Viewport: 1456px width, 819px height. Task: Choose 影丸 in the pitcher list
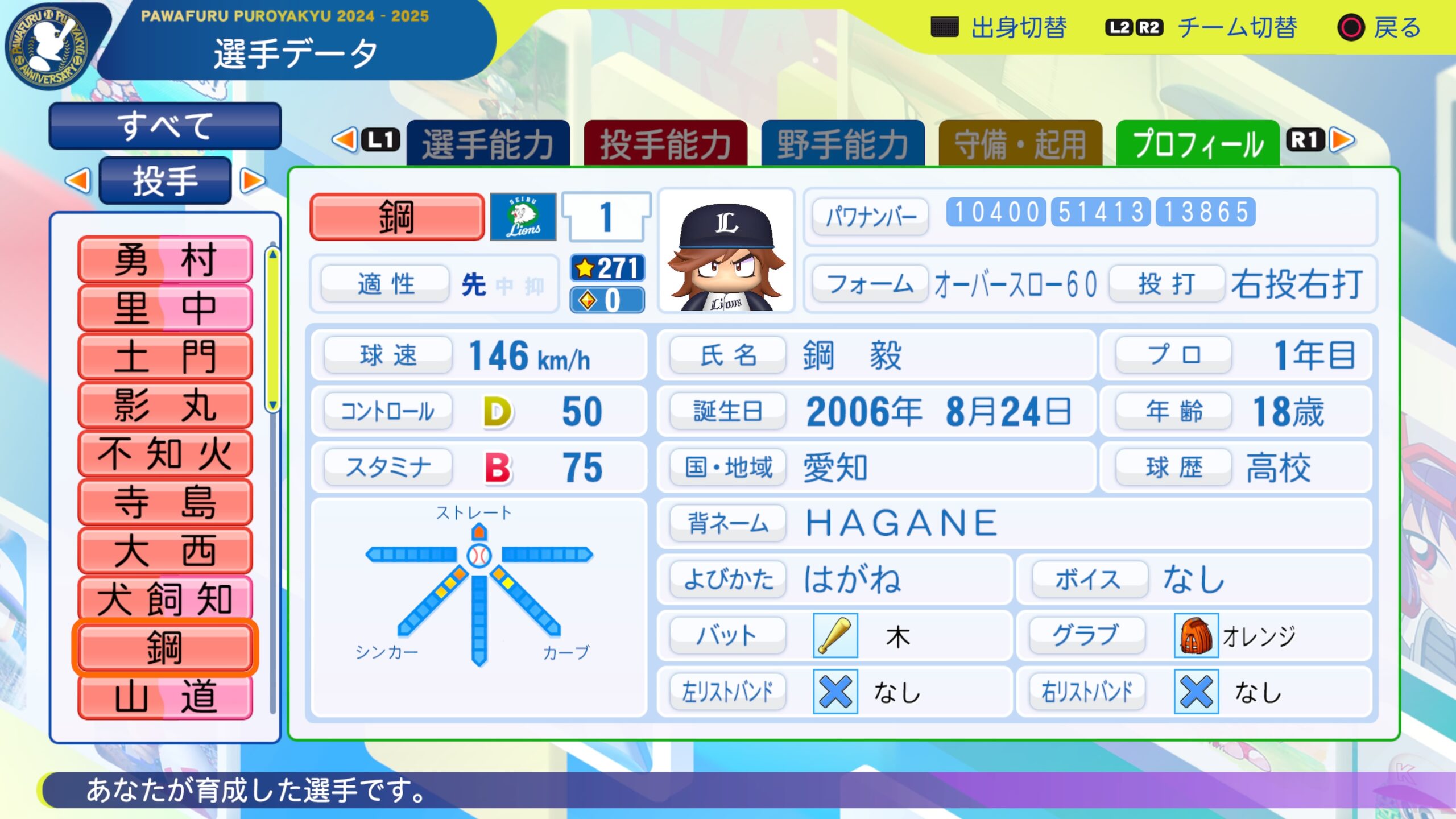tap(165, 406)
